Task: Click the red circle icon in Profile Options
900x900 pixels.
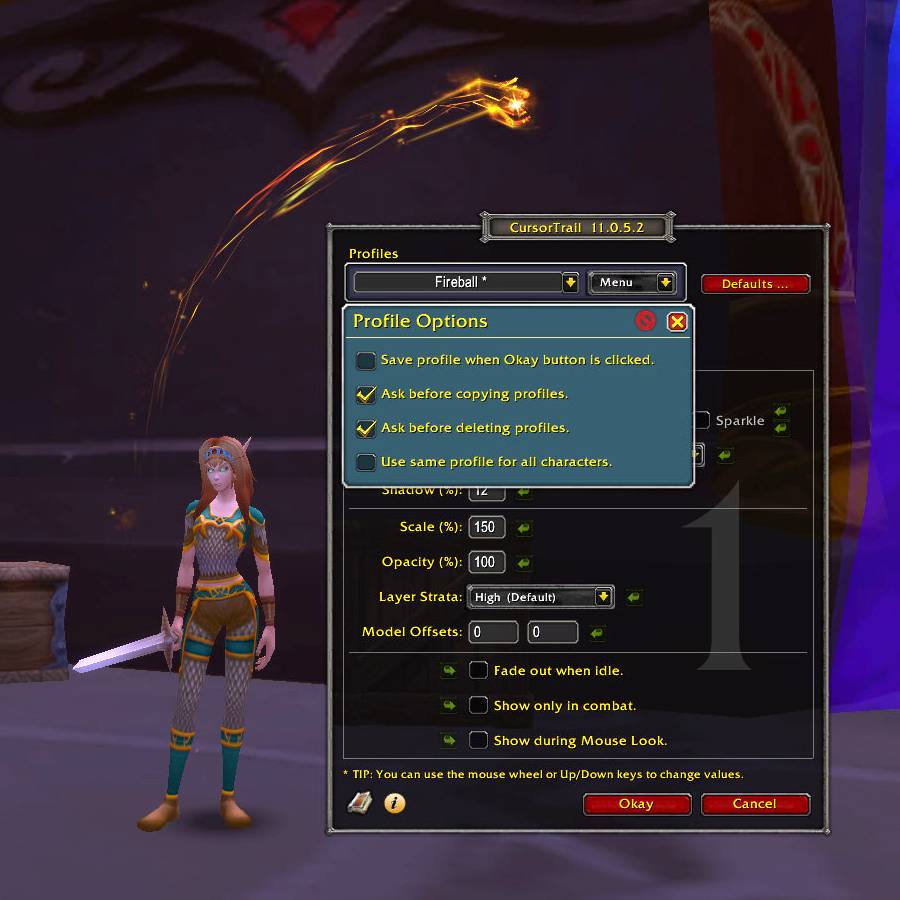Action: click(x=646, y=321)
